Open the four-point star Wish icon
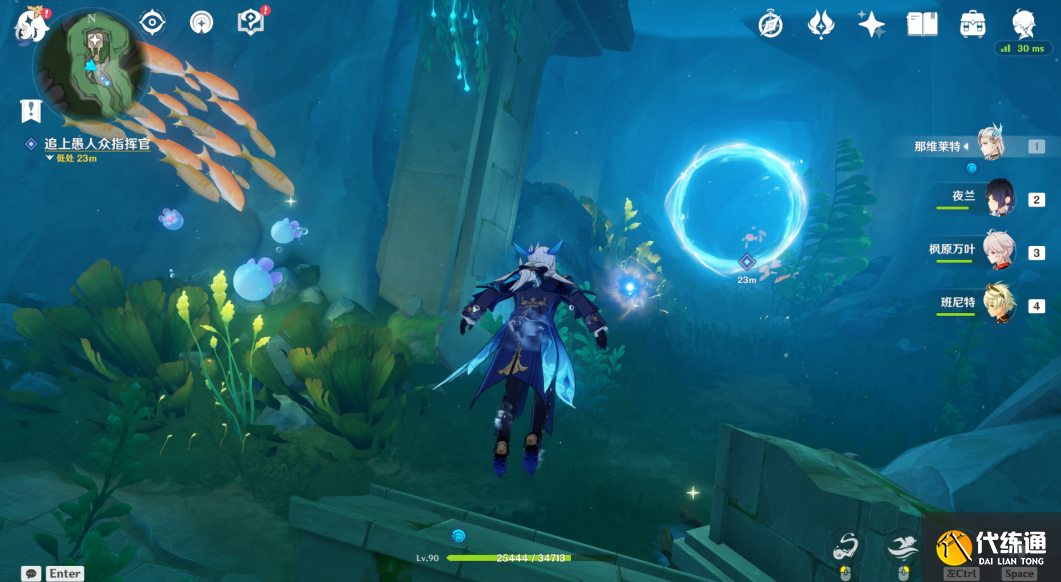1061x582 pixels. (x=871, y=25)
